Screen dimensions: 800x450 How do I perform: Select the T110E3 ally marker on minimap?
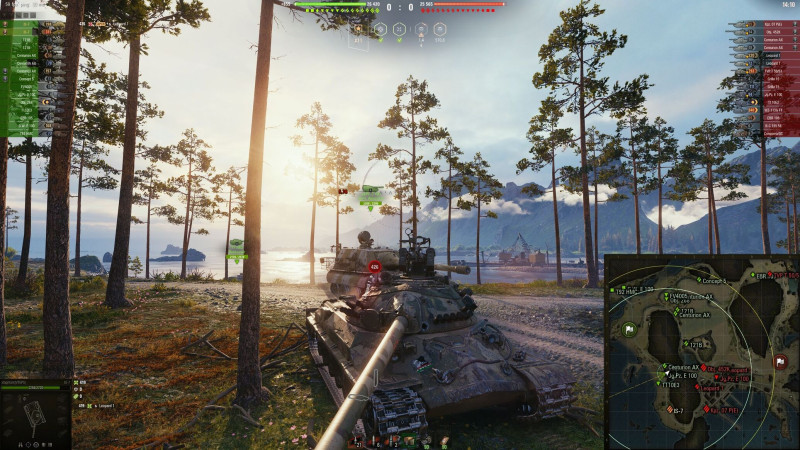point(657,383)
